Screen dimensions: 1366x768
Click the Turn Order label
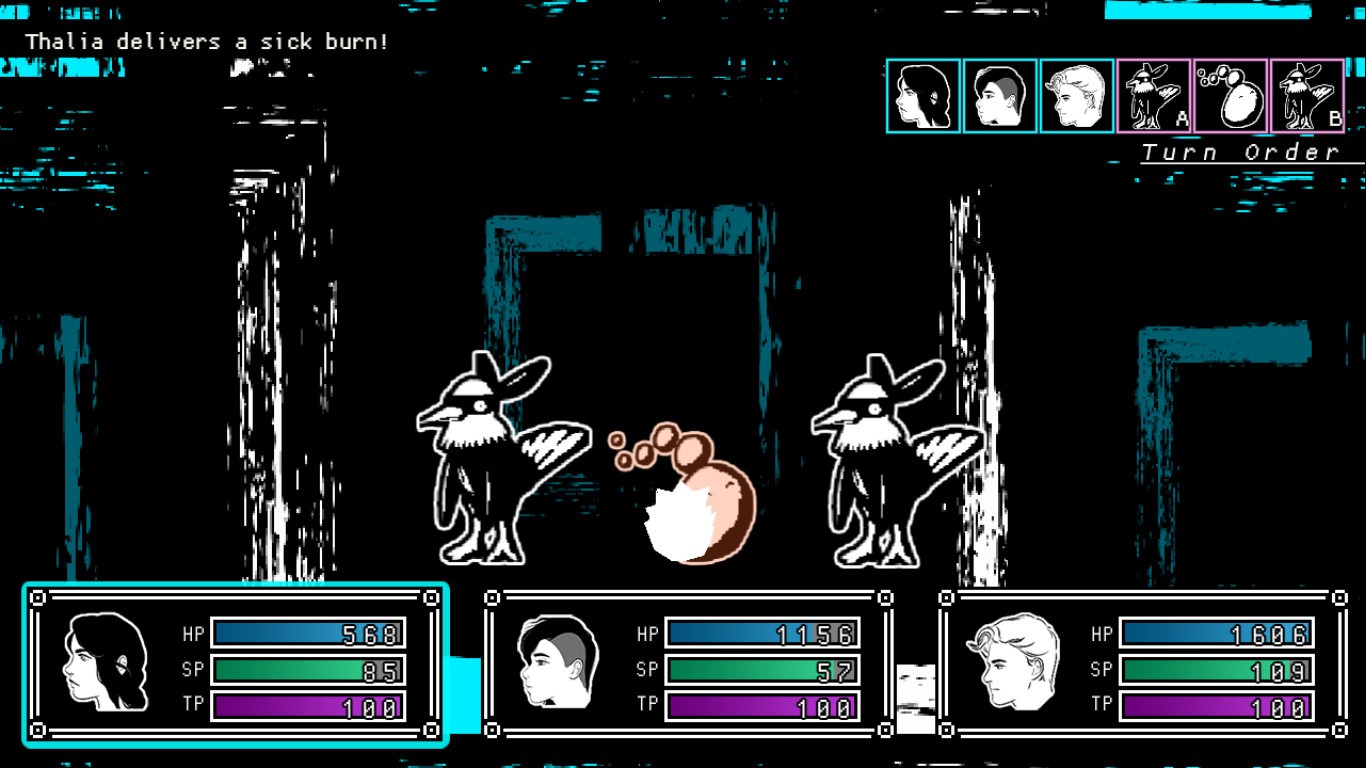(1240, 151)
